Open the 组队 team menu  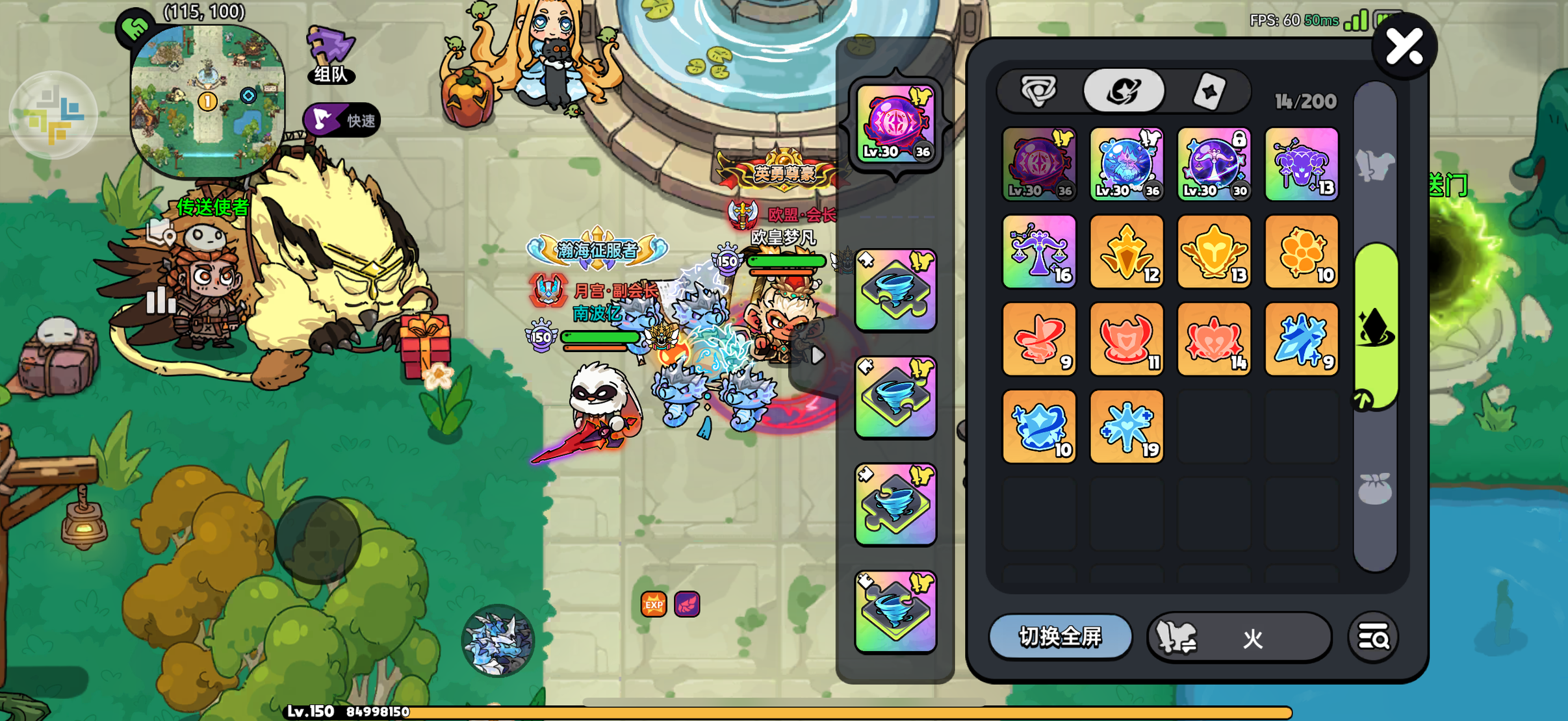(331, 55)
